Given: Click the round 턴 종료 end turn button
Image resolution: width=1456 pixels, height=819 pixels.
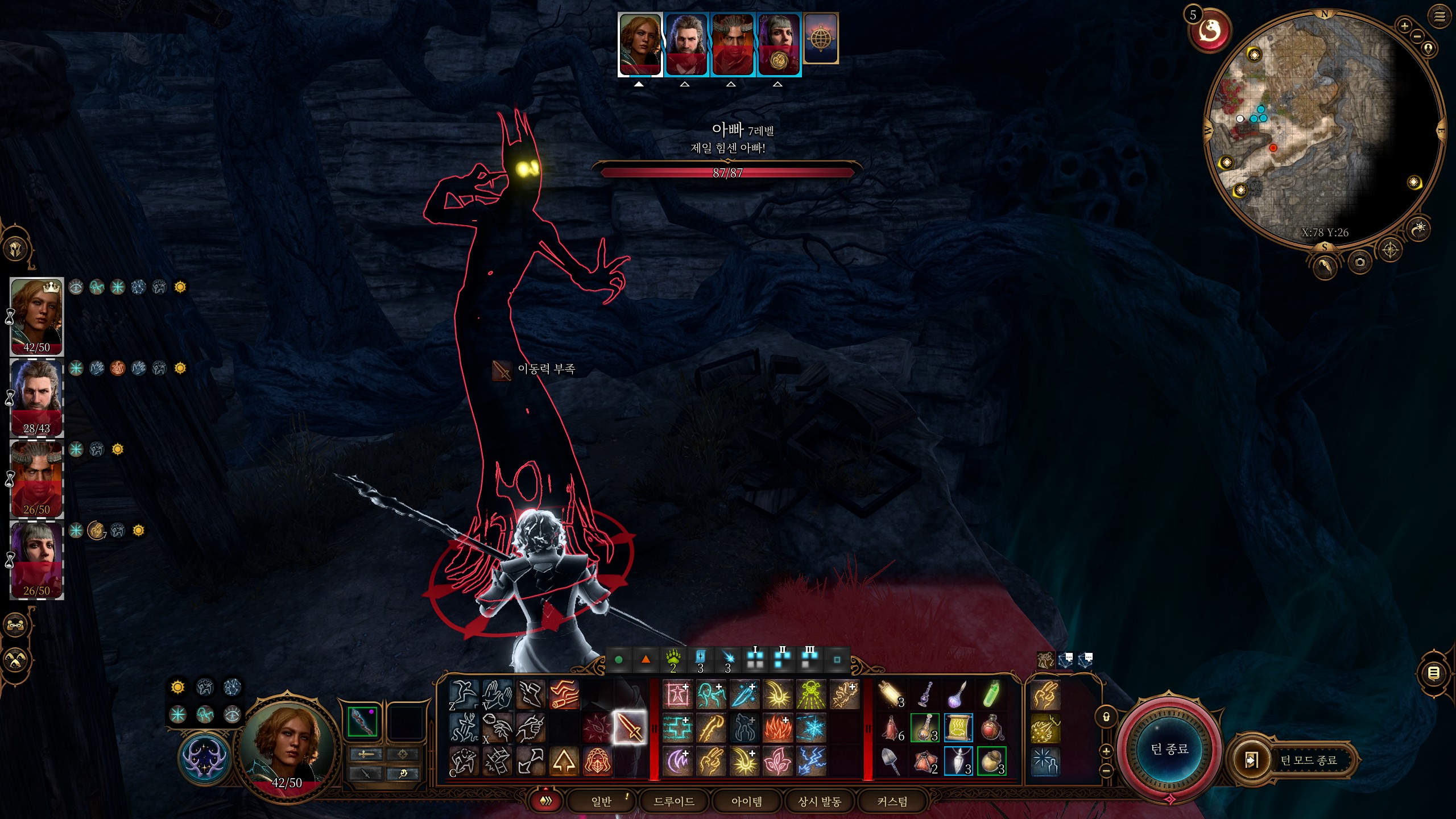Looking at the screenshot, I should [1169, 749].
